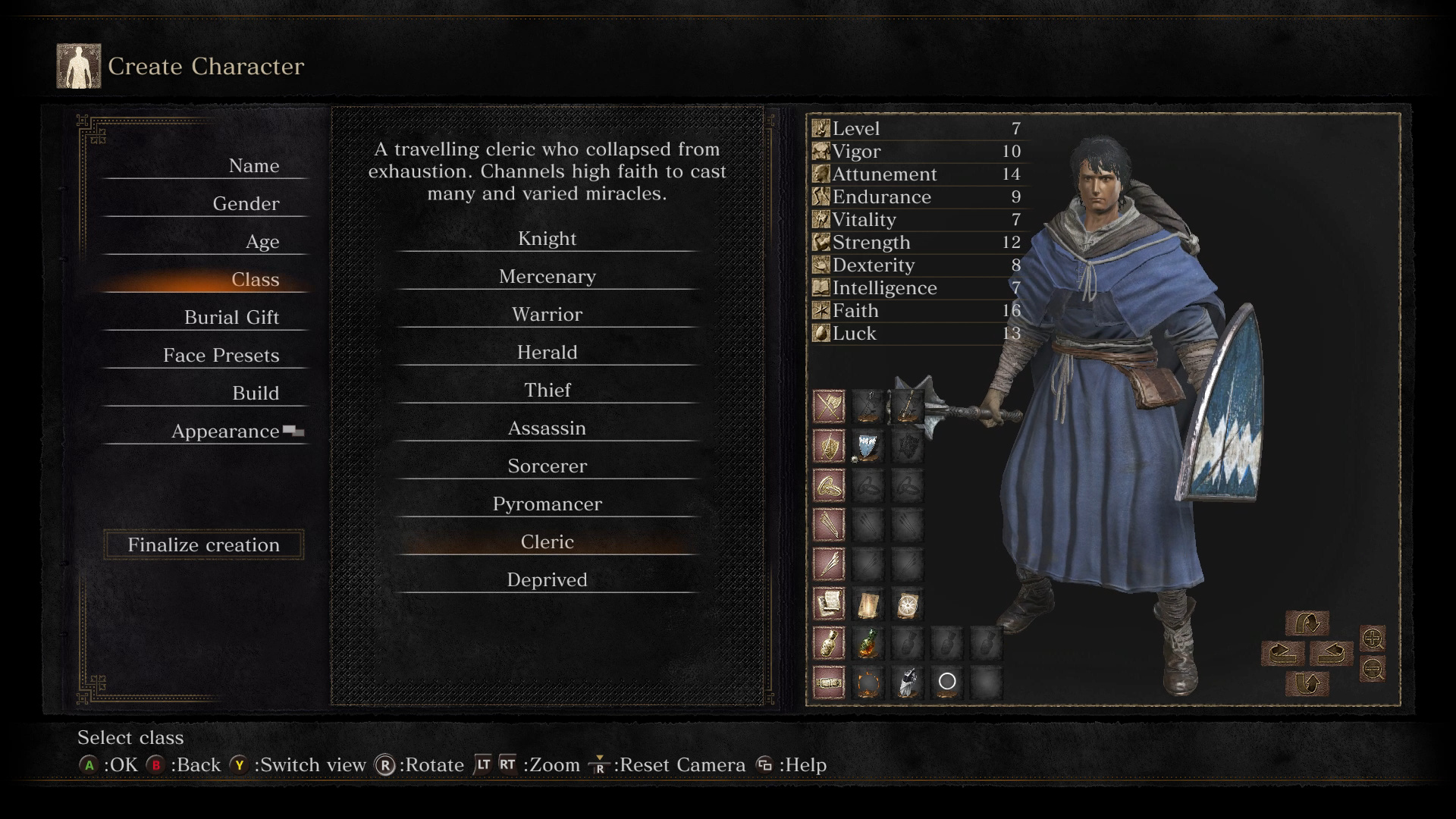Click the magnifier zoom-in camera button

(x=1373, y=639)
